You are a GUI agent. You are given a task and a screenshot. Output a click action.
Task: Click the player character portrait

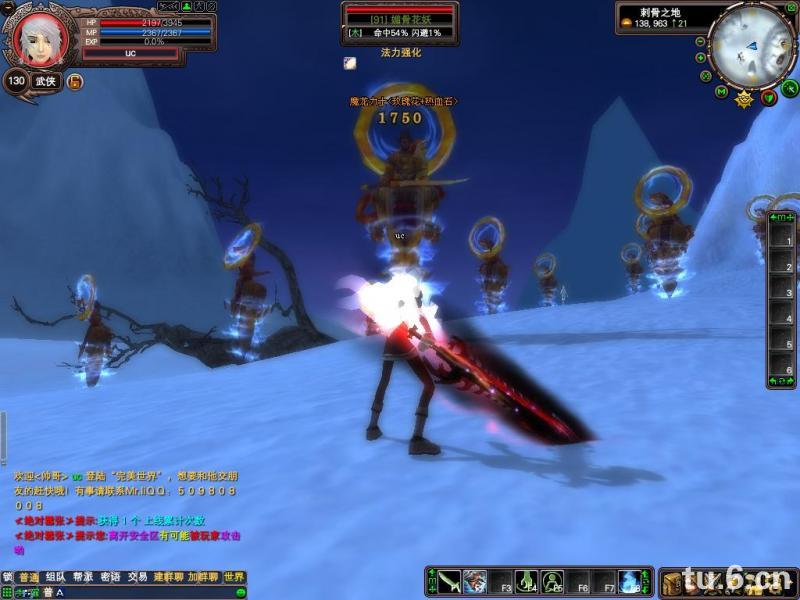pyautogui.click(x=40, y=37)
